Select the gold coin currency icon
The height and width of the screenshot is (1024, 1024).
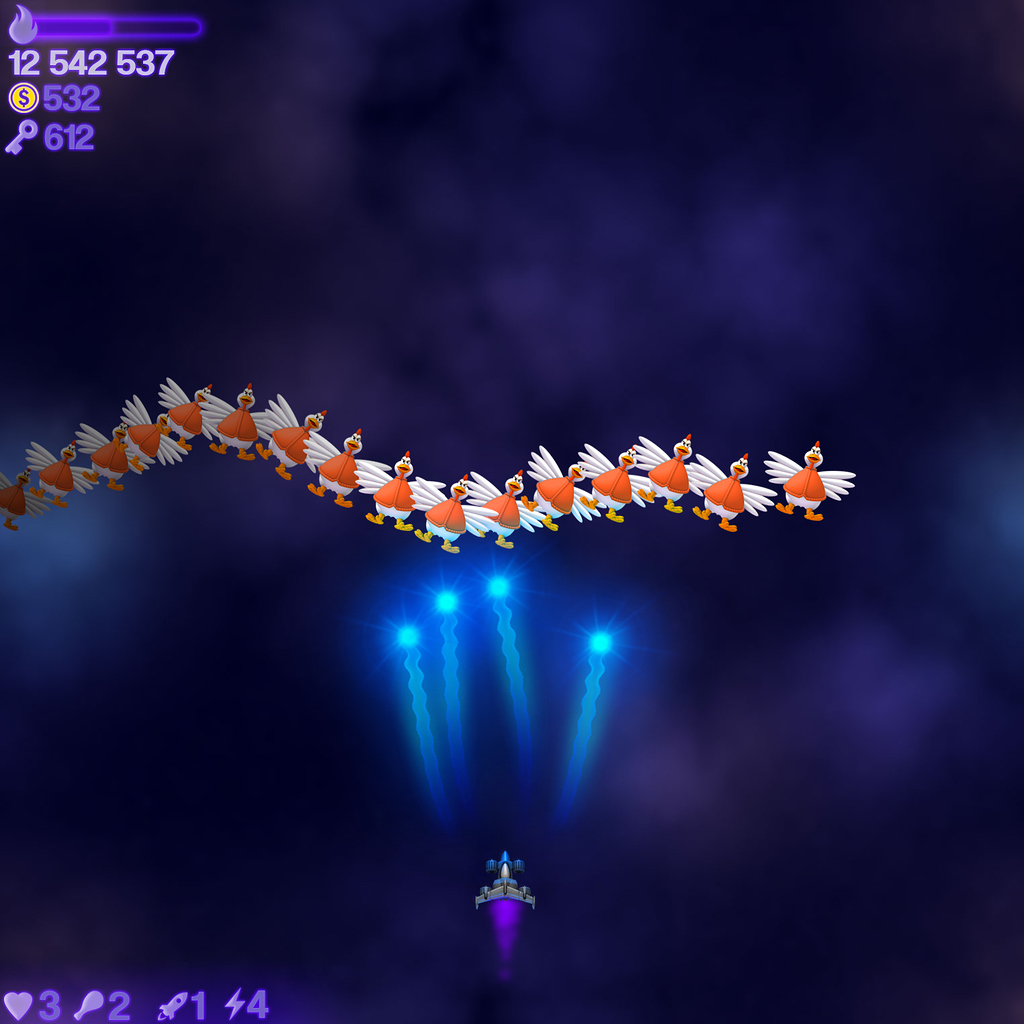pos(23,98)
